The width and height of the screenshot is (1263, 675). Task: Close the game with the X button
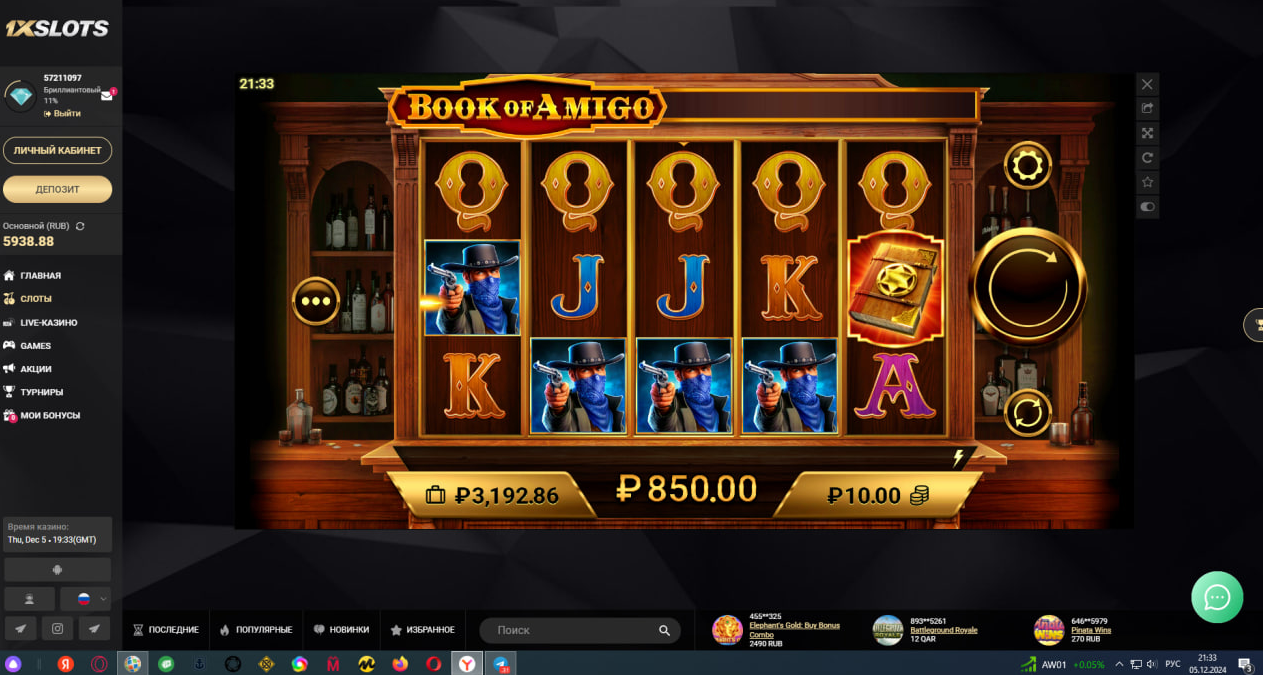(1147, 84)
